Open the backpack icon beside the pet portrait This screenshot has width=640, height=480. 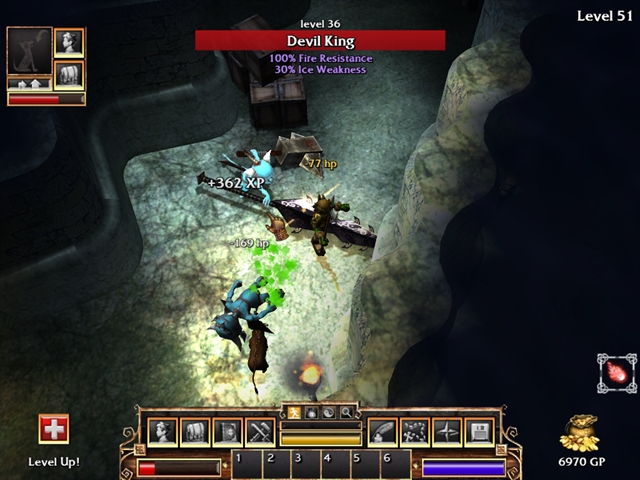pyautogui.click(x=69, y=75)
